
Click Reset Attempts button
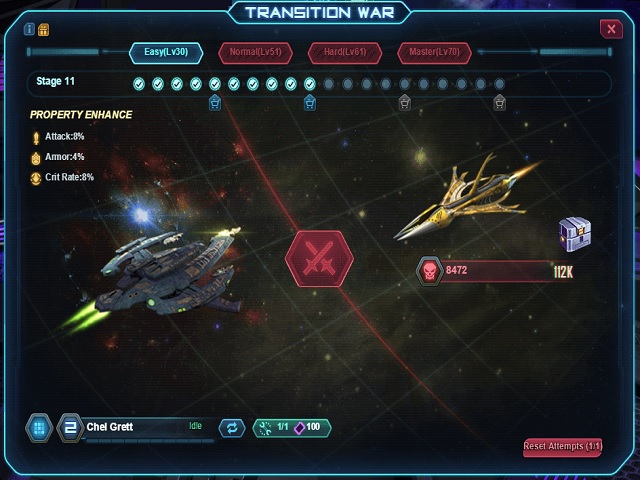pyautogui.click(x=562, y=446)
